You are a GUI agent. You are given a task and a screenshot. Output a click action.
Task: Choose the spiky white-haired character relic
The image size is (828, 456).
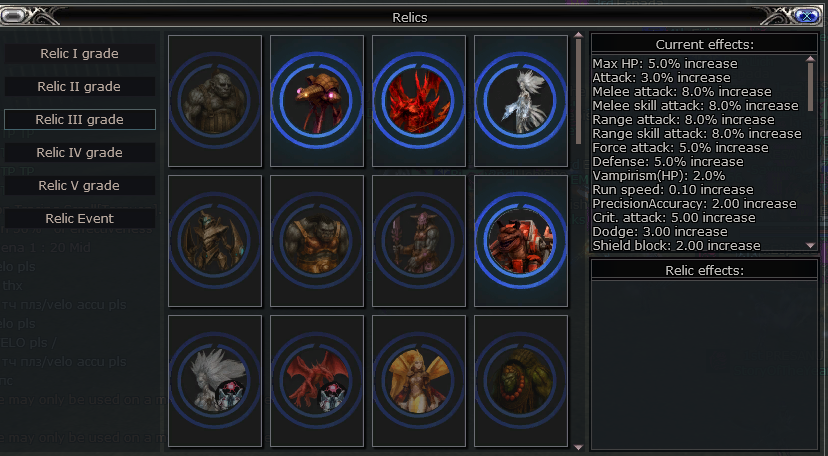215,380
